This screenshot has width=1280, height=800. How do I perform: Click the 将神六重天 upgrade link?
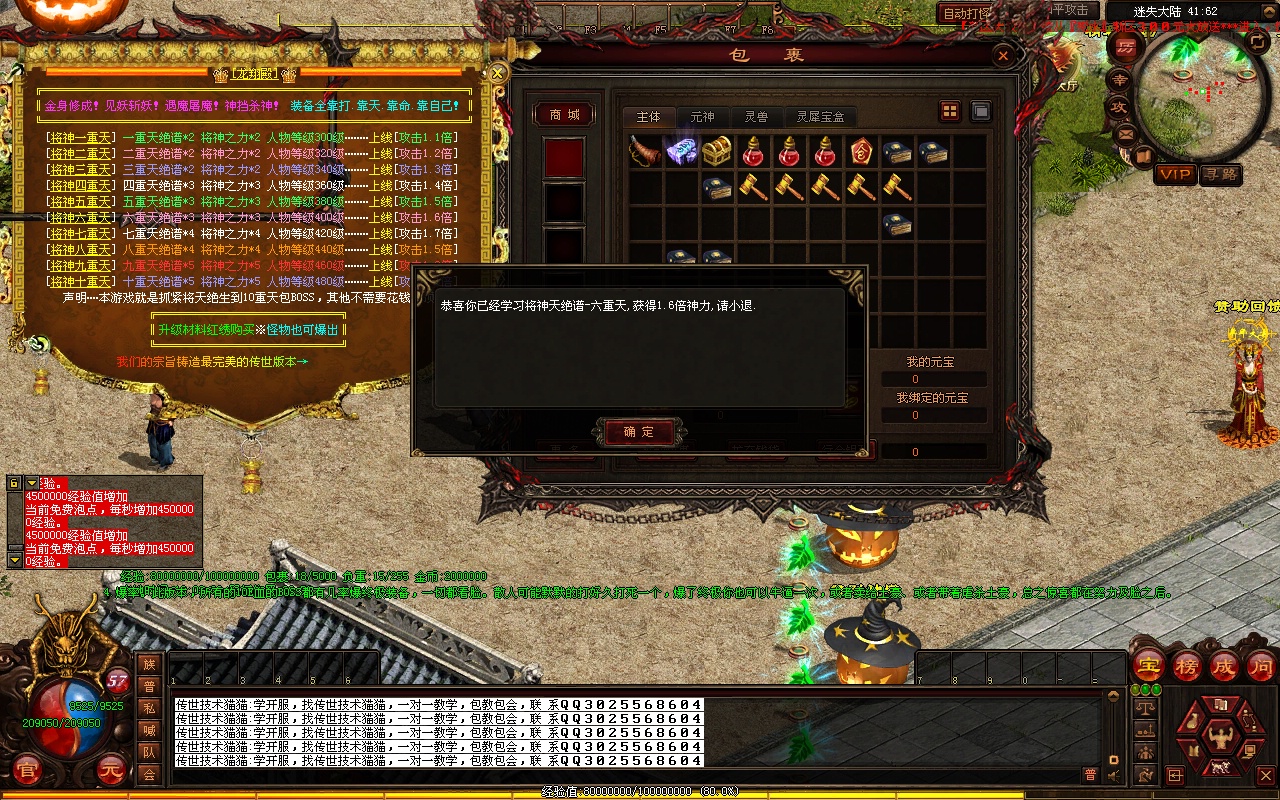(82, 218)
